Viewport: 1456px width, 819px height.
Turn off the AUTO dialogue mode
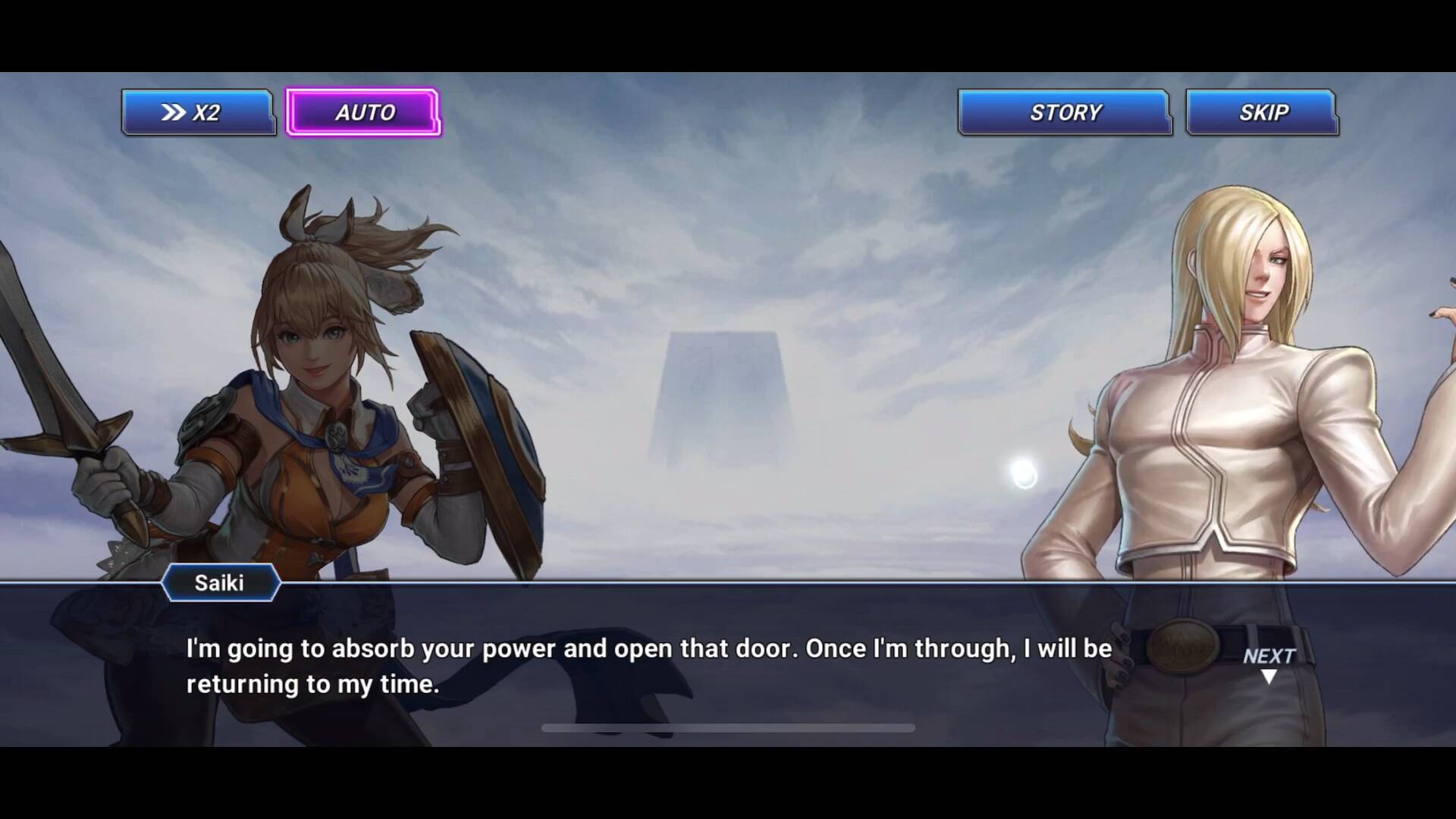pyautogui.click(x=363, y=113)
